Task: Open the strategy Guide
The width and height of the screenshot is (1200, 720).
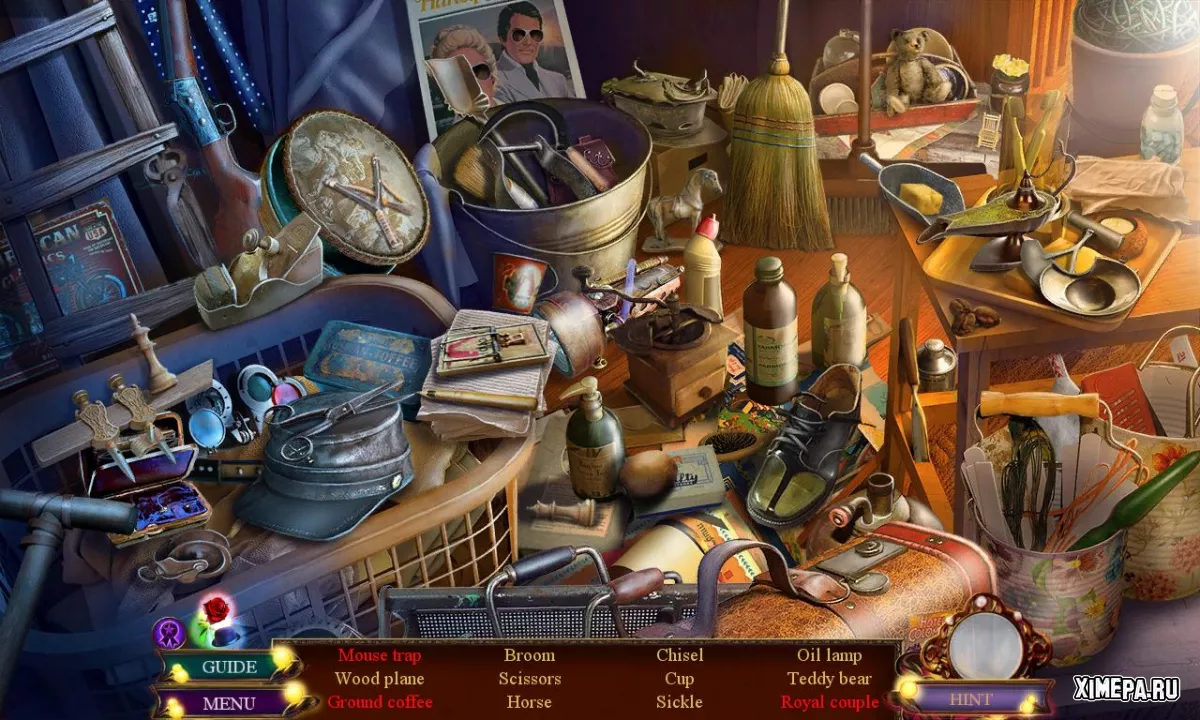Action: tap(228, 666)
